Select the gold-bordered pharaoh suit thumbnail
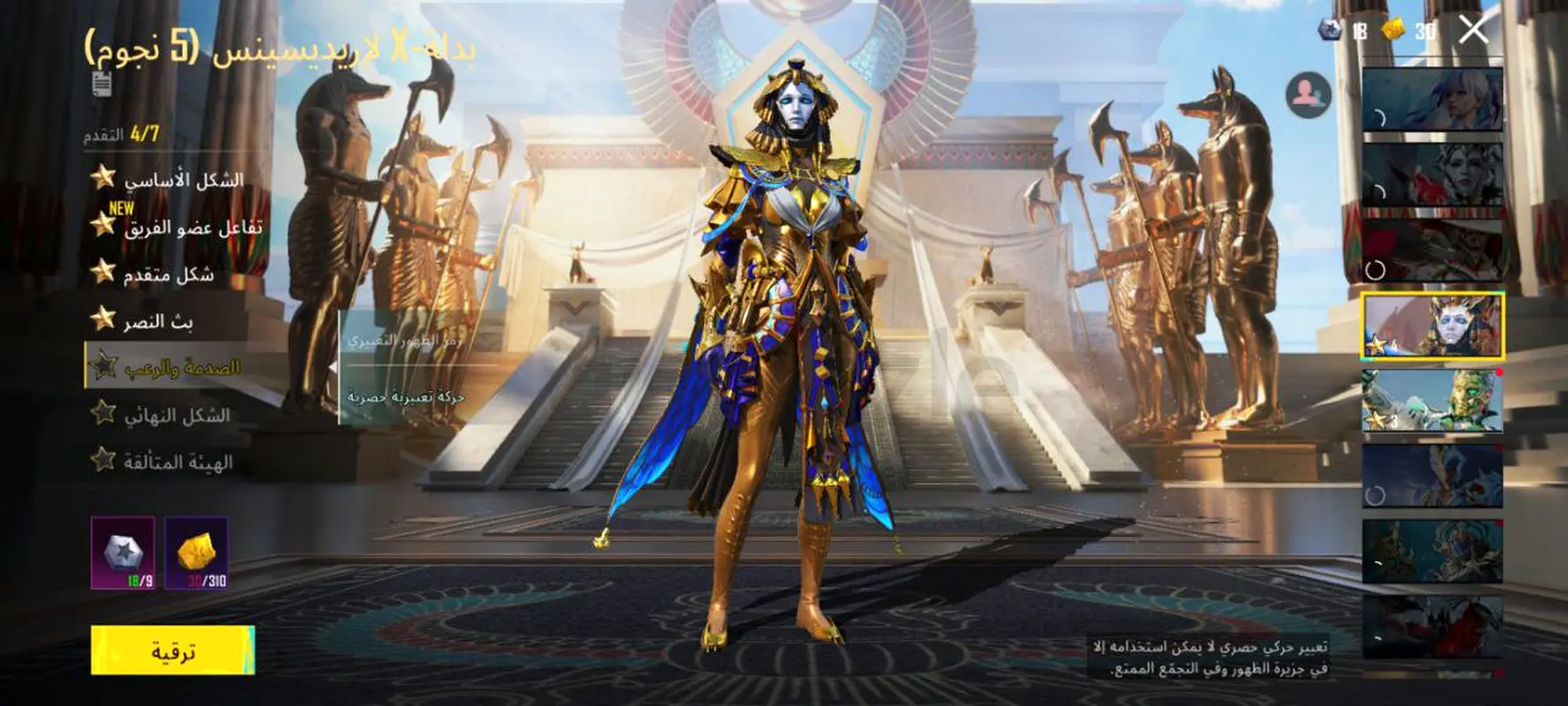The height and width of the screenshot is (706, 1568). coord(1432,326)
